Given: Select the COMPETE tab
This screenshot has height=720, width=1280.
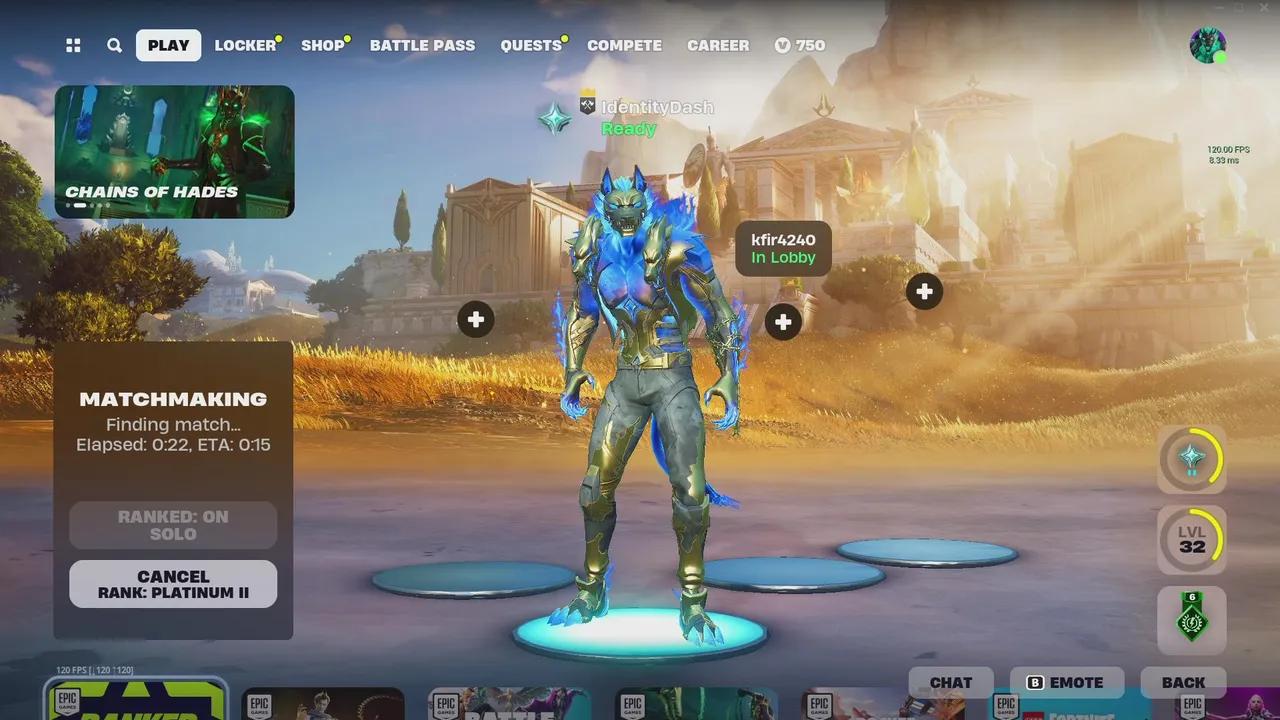Looking at the screenshot, I should (x=624, y=45).
